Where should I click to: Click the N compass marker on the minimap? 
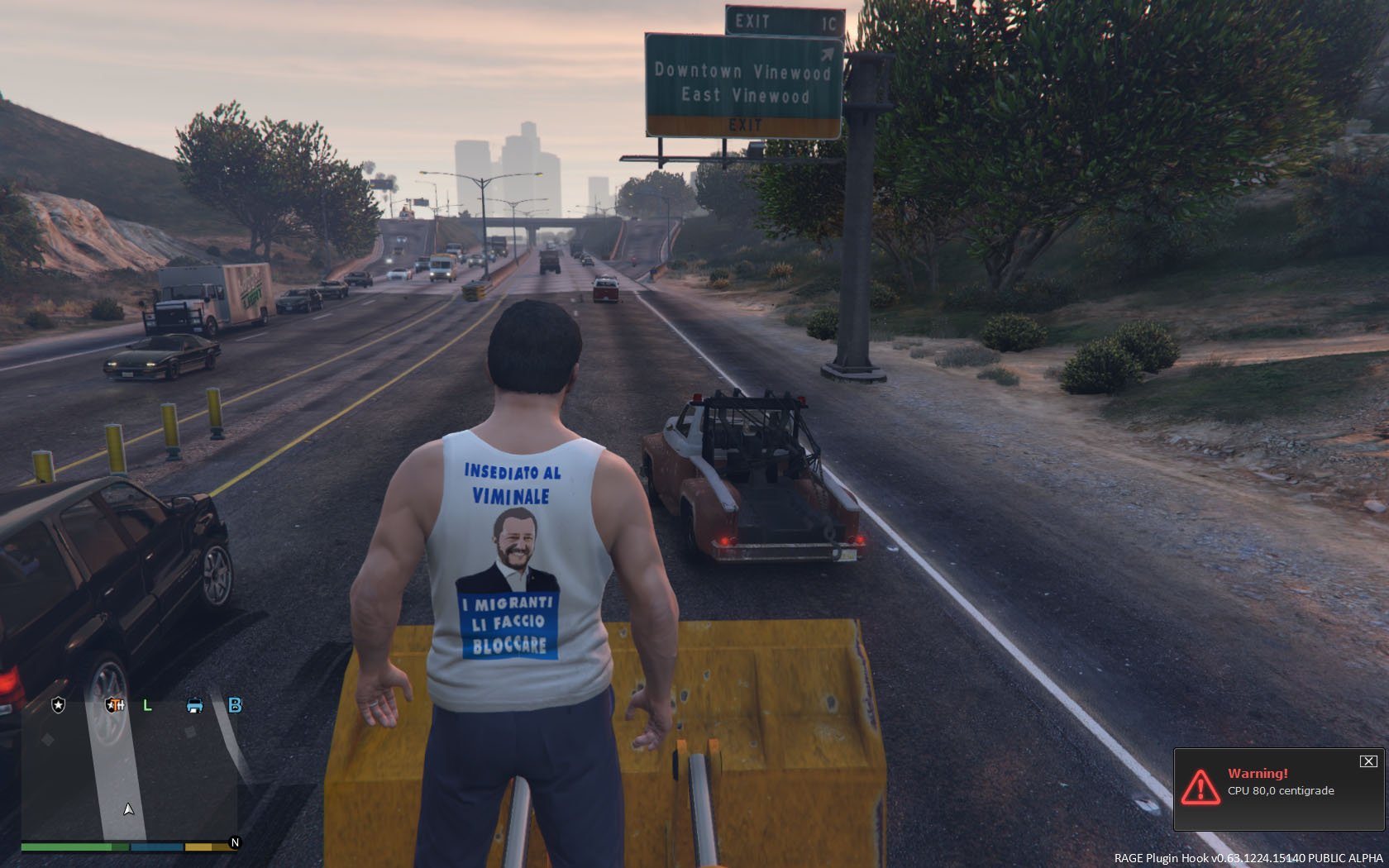coord(235,842)
